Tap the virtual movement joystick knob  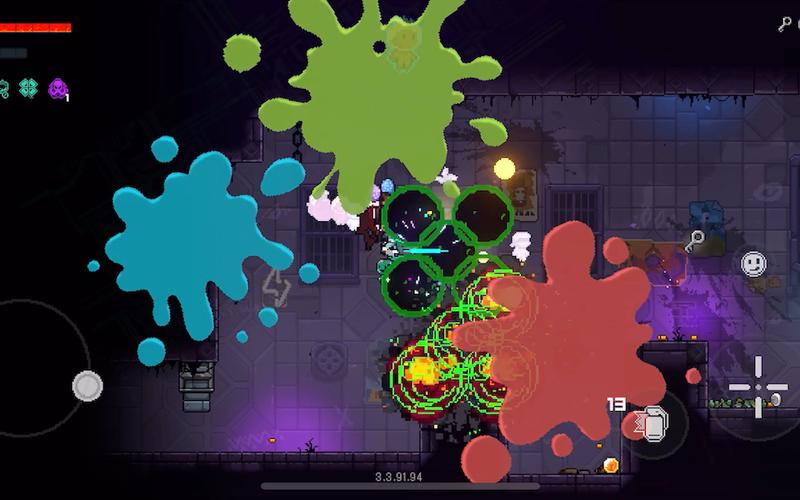88,385
